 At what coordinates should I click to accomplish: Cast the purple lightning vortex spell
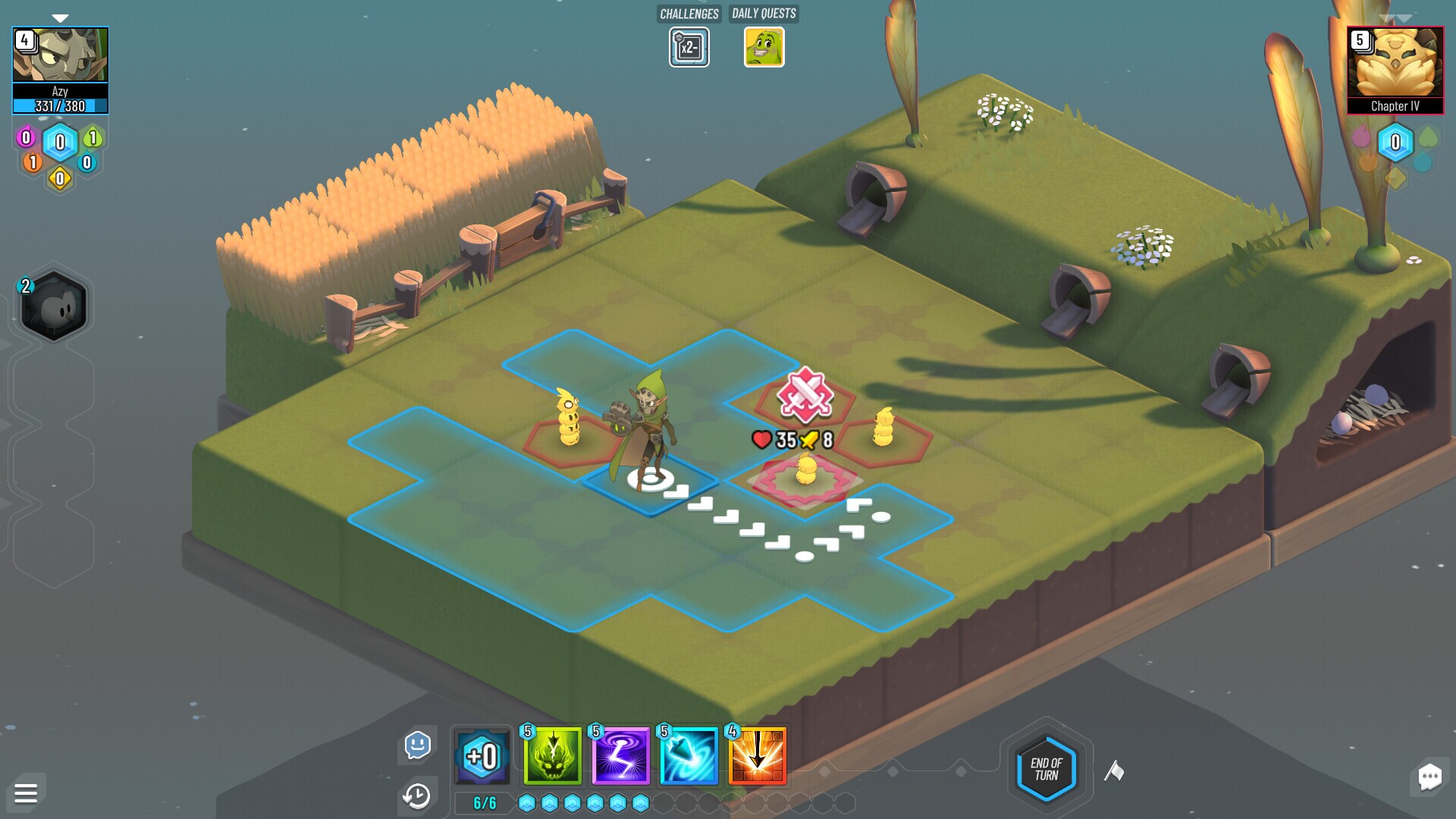(x=619, y=757)
